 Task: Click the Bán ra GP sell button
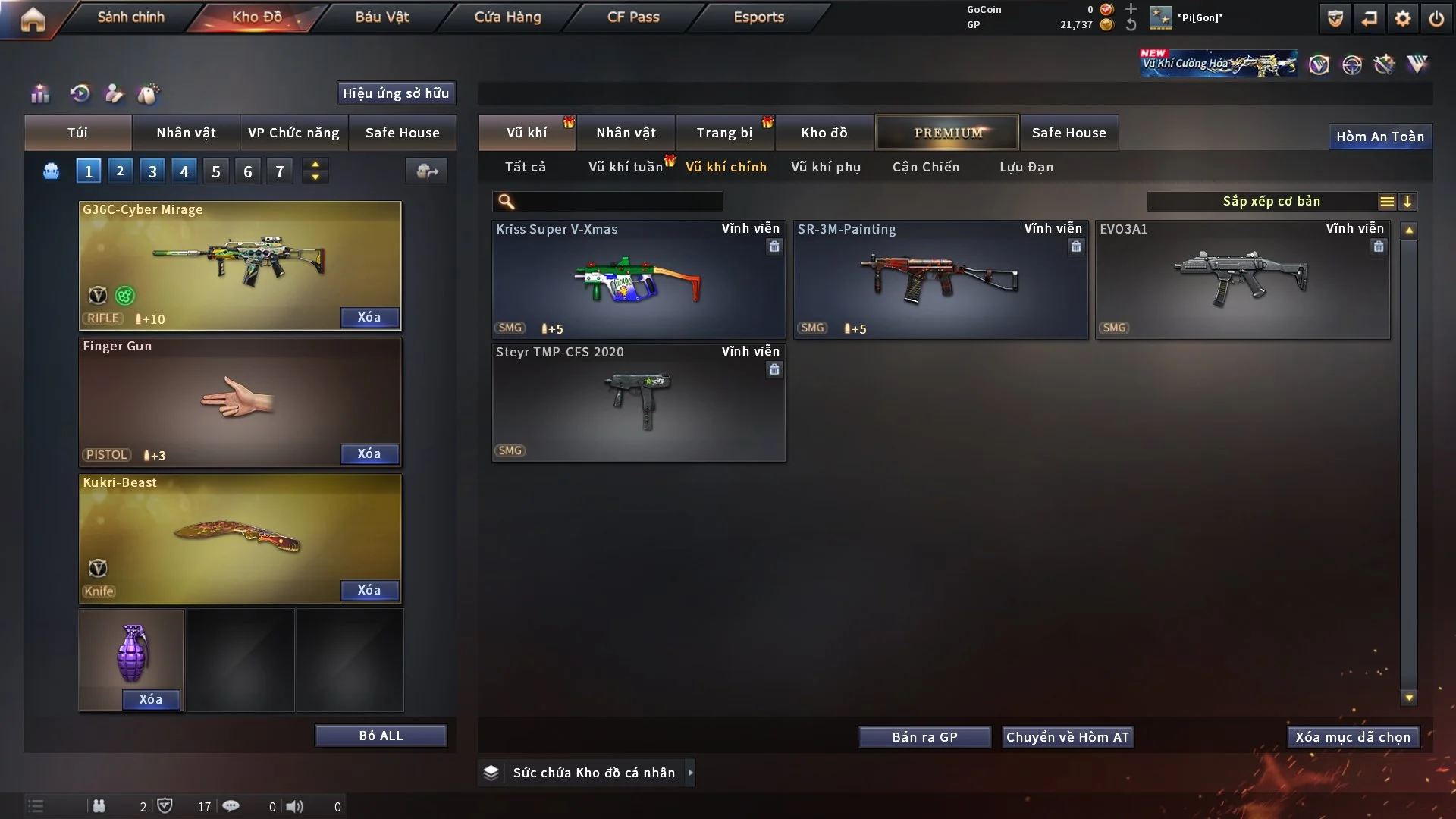(x=924, y=737)
